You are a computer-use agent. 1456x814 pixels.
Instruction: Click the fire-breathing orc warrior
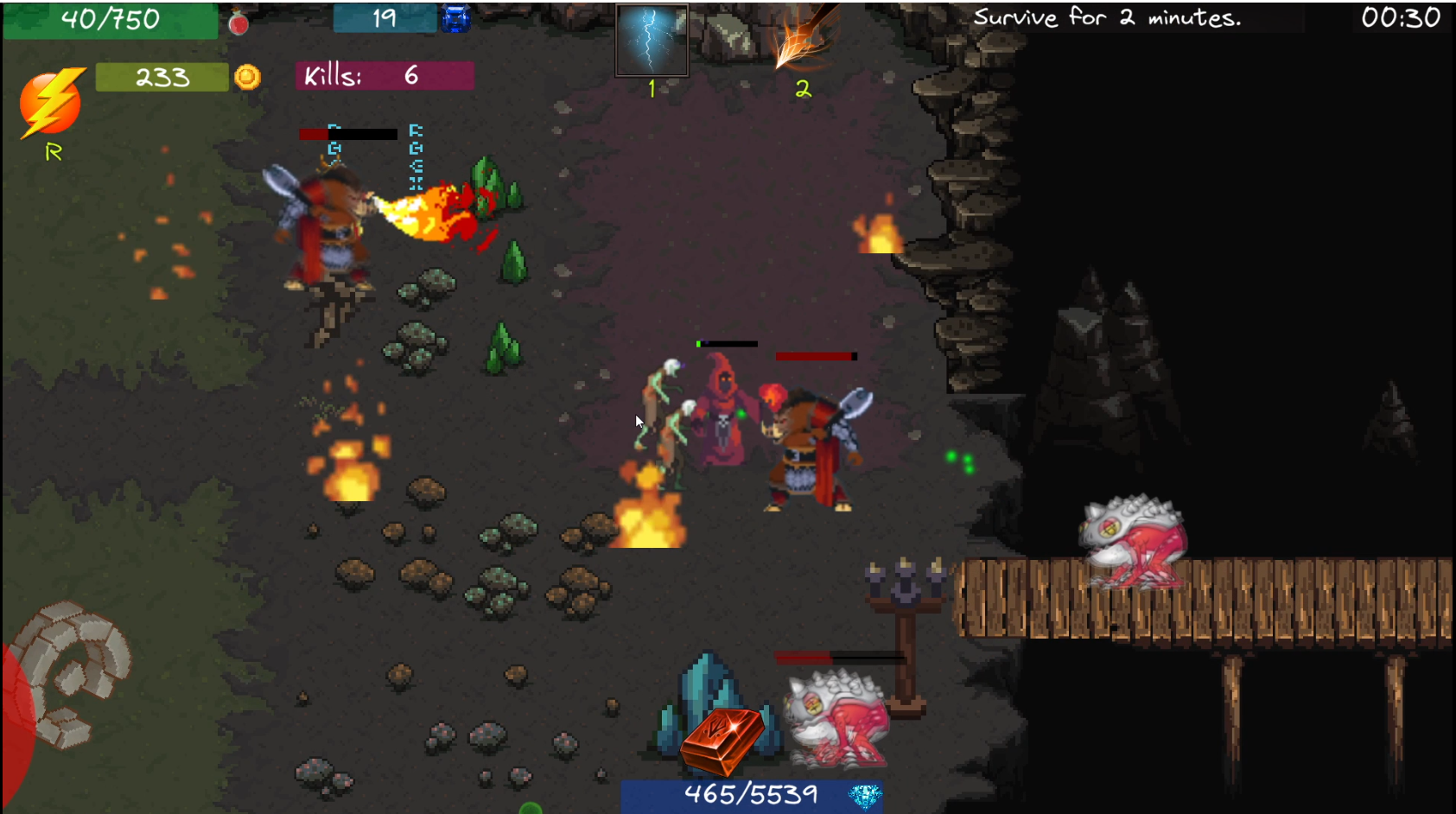328,225
